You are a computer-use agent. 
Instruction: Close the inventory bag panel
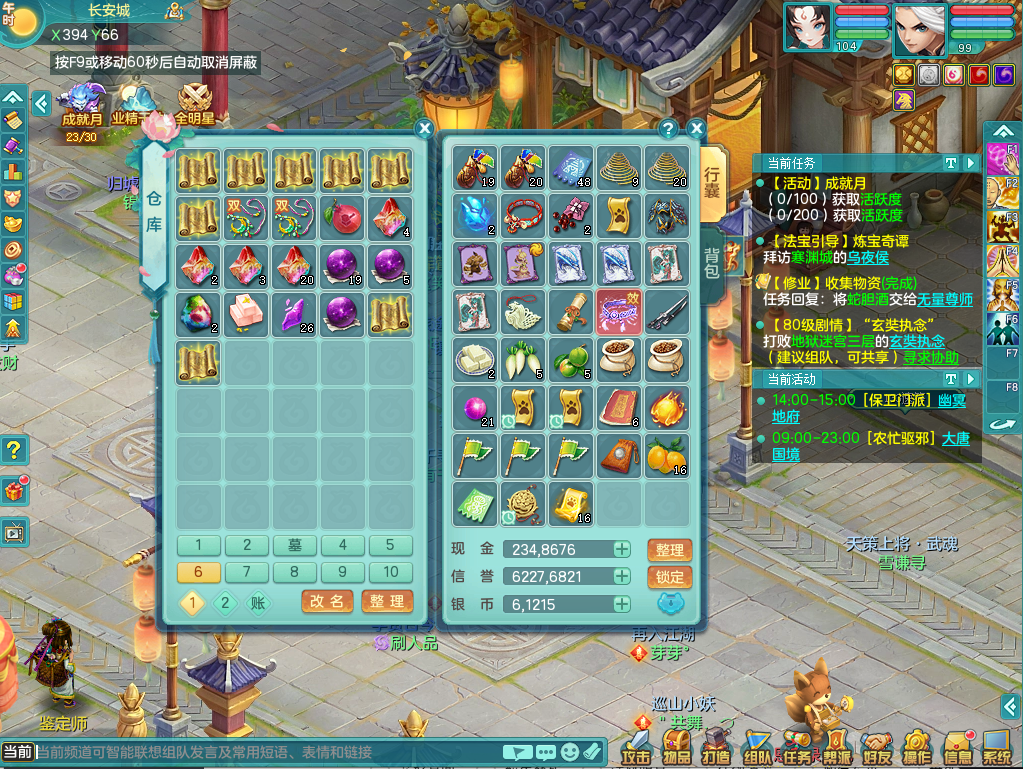(697, 129)
